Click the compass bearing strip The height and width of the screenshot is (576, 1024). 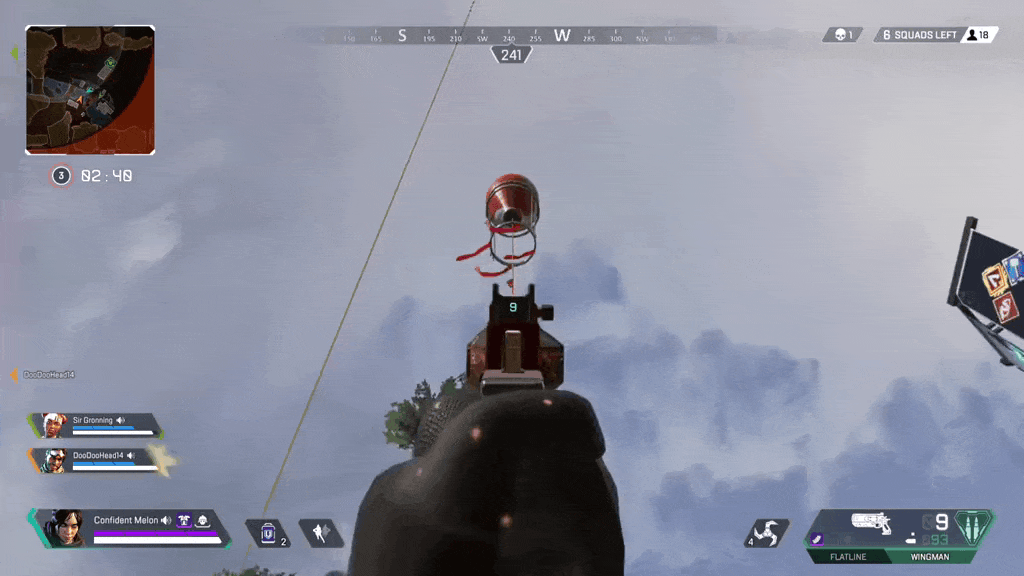(x=512, y=35)
